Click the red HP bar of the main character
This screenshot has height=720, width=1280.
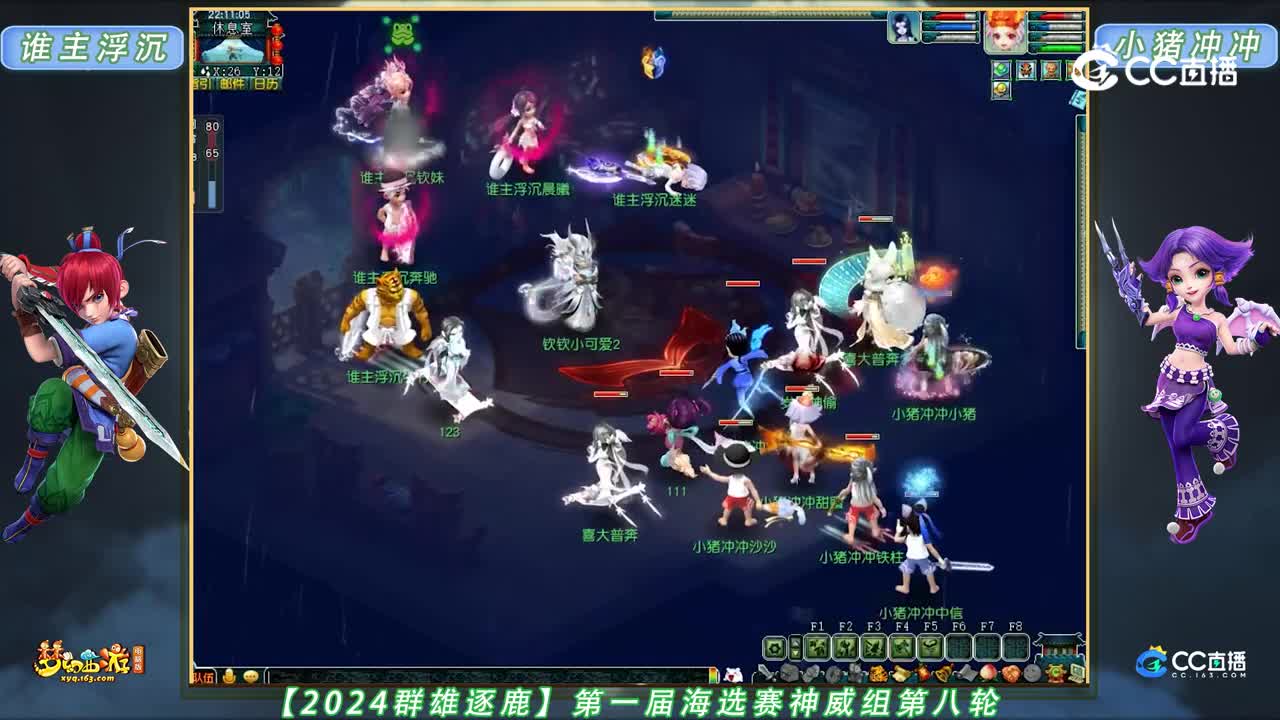pos(1053,16)
